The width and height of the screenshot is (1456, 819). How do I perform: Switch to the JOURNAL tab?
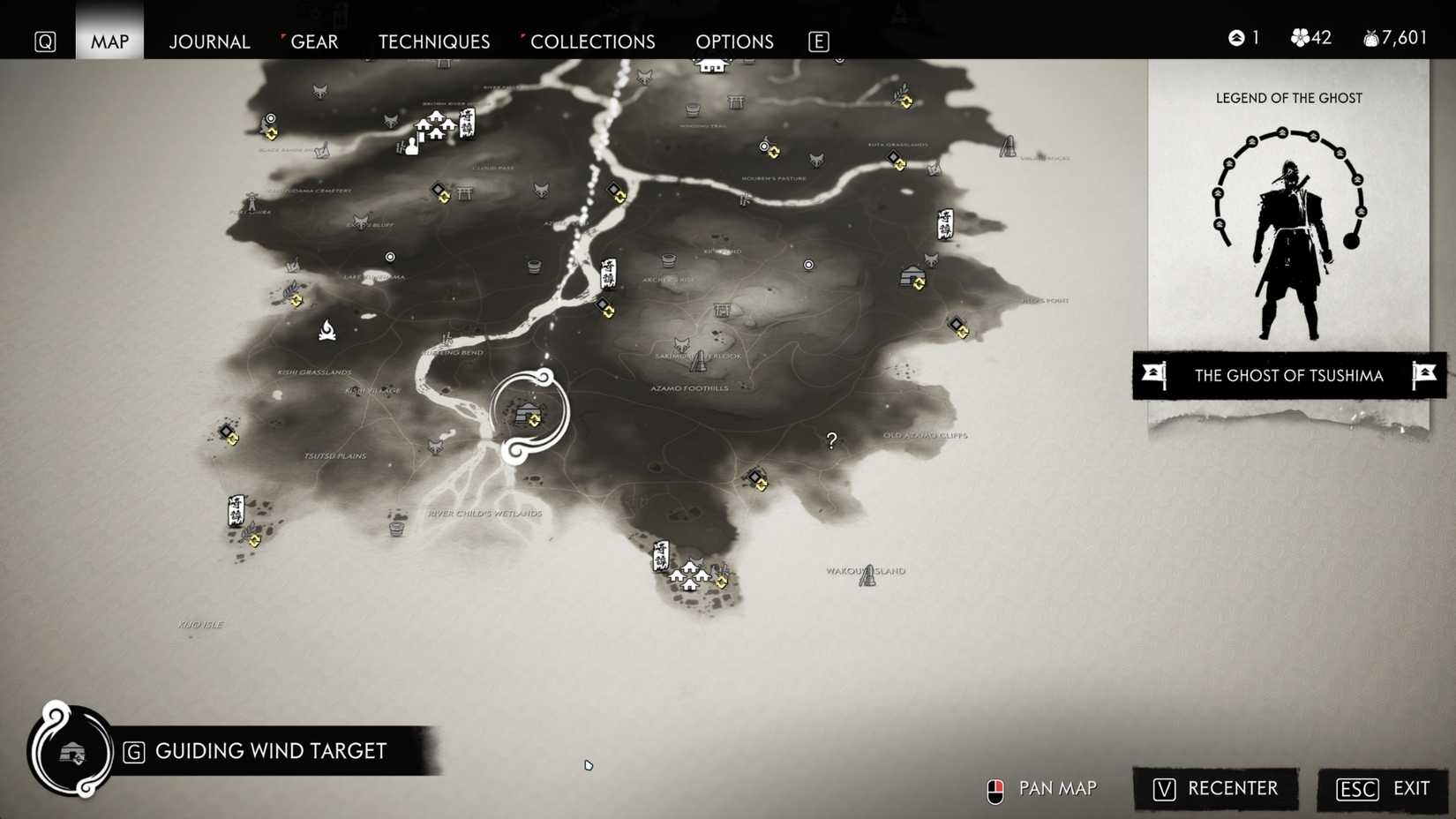(209, 41)
